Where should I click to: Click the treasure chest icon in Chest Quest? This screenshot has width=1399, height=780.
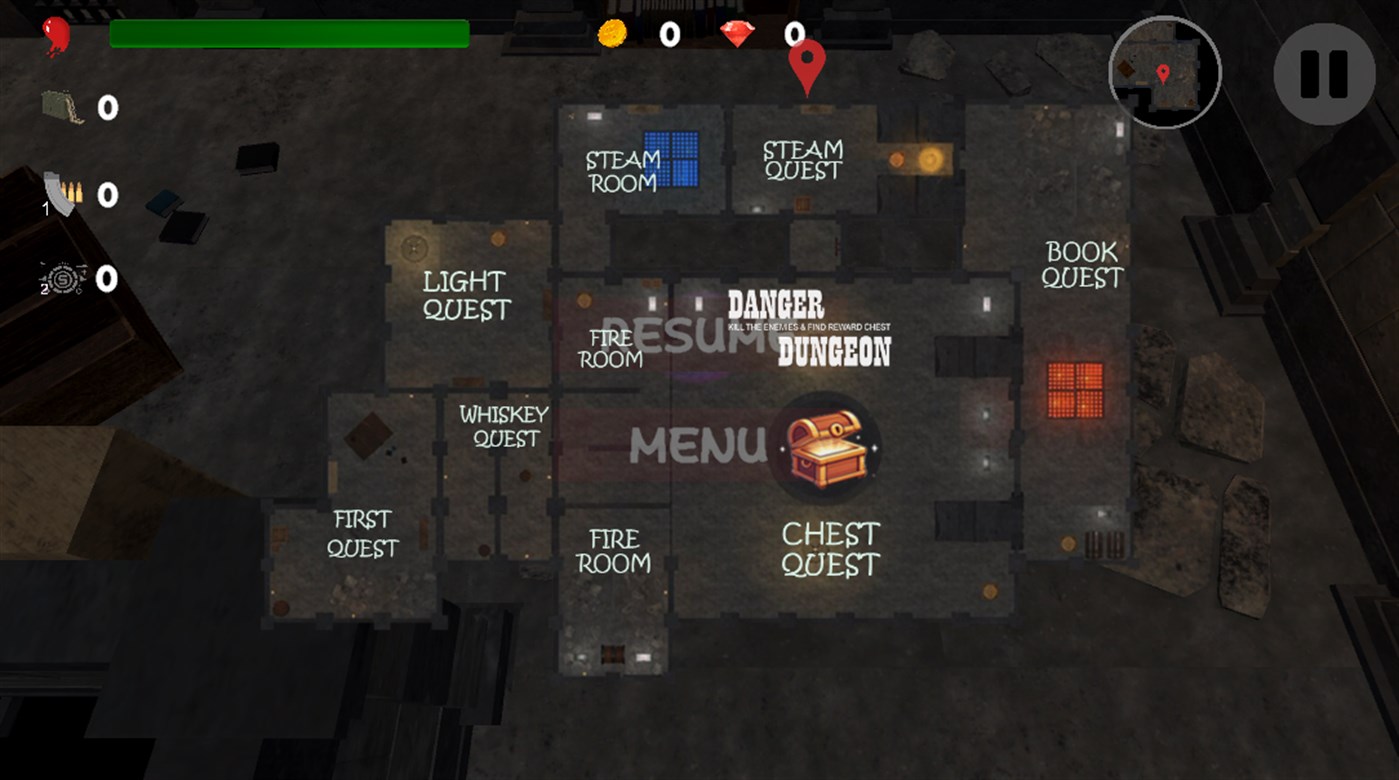coord(829,448)
